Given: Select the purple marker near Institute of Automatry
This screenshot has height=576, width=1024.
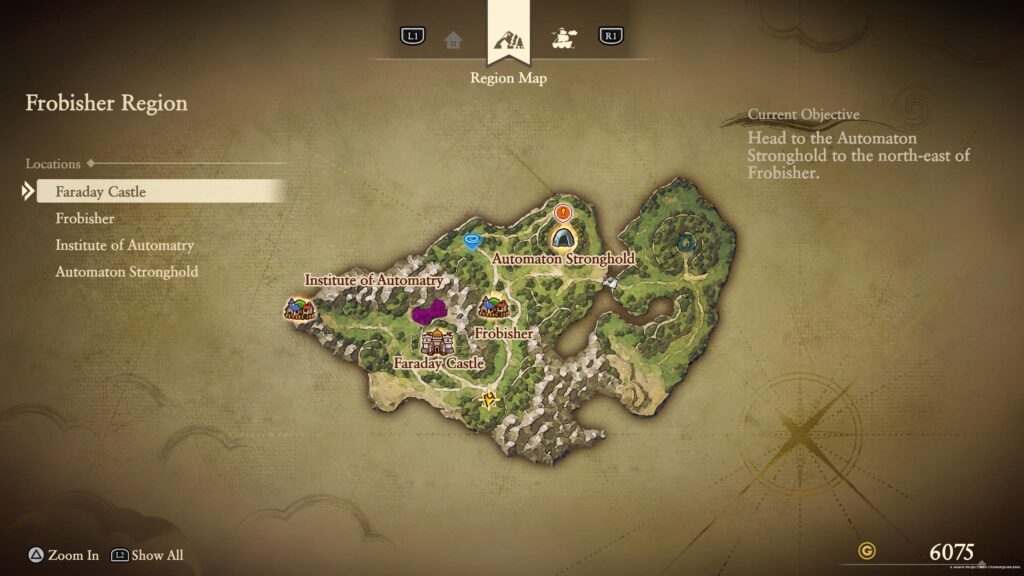Looking at the screenshot, I should tap(430, 313).
